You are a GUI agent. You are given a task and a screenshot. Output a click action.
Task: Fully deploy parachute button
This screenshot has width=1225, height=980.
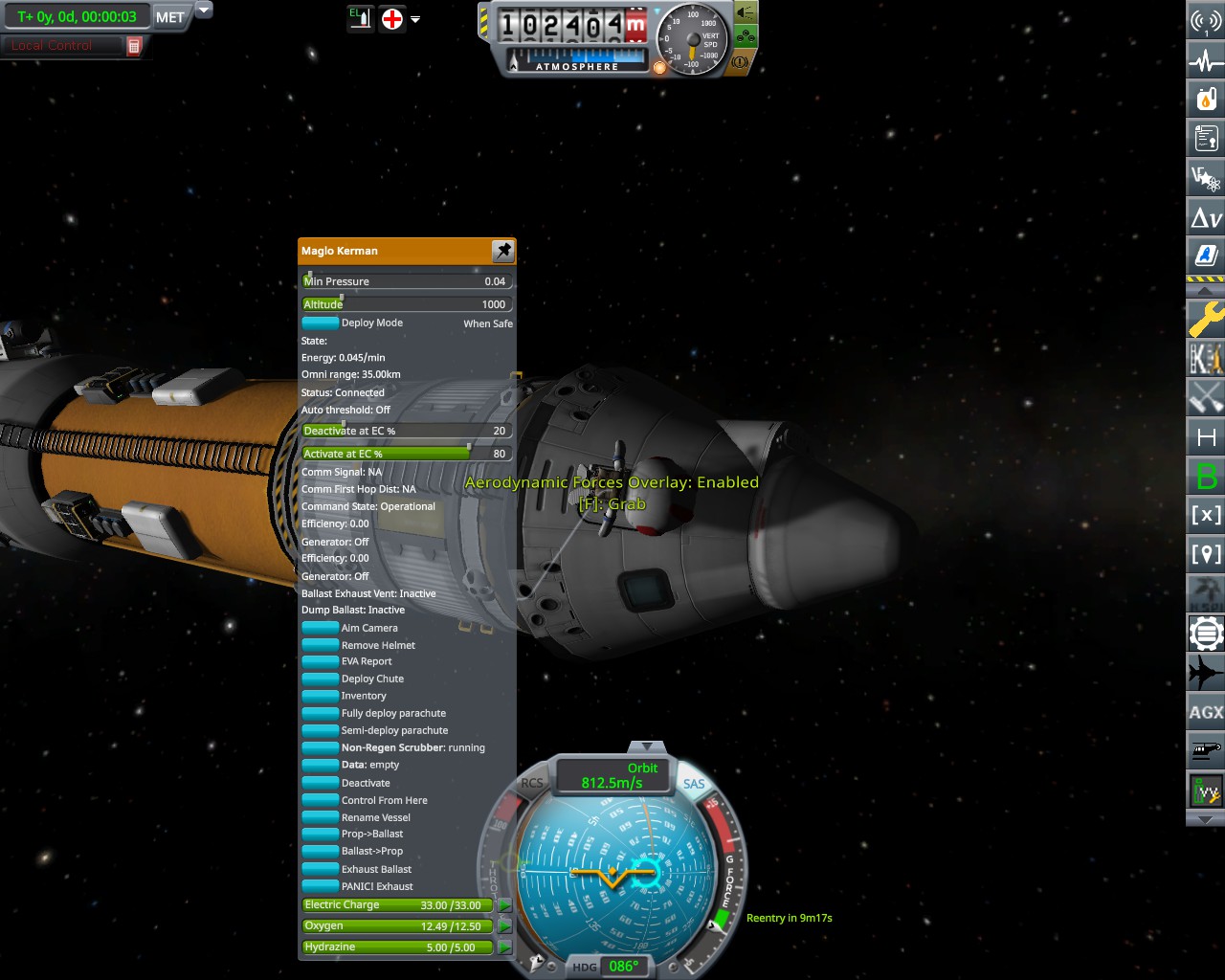(321, 713)
